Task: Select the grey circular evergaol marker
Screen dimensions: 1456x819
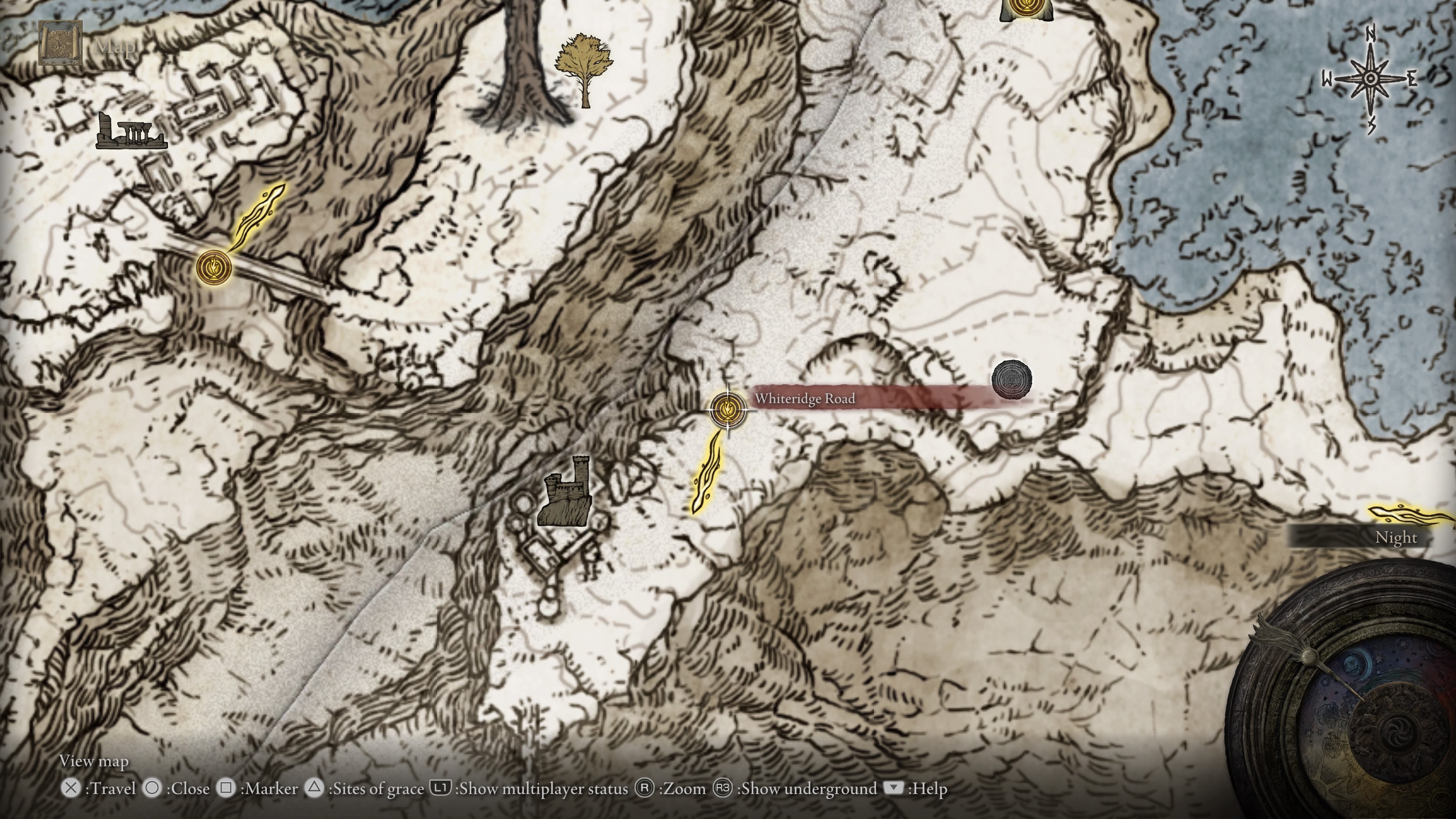Action: 1011,379
